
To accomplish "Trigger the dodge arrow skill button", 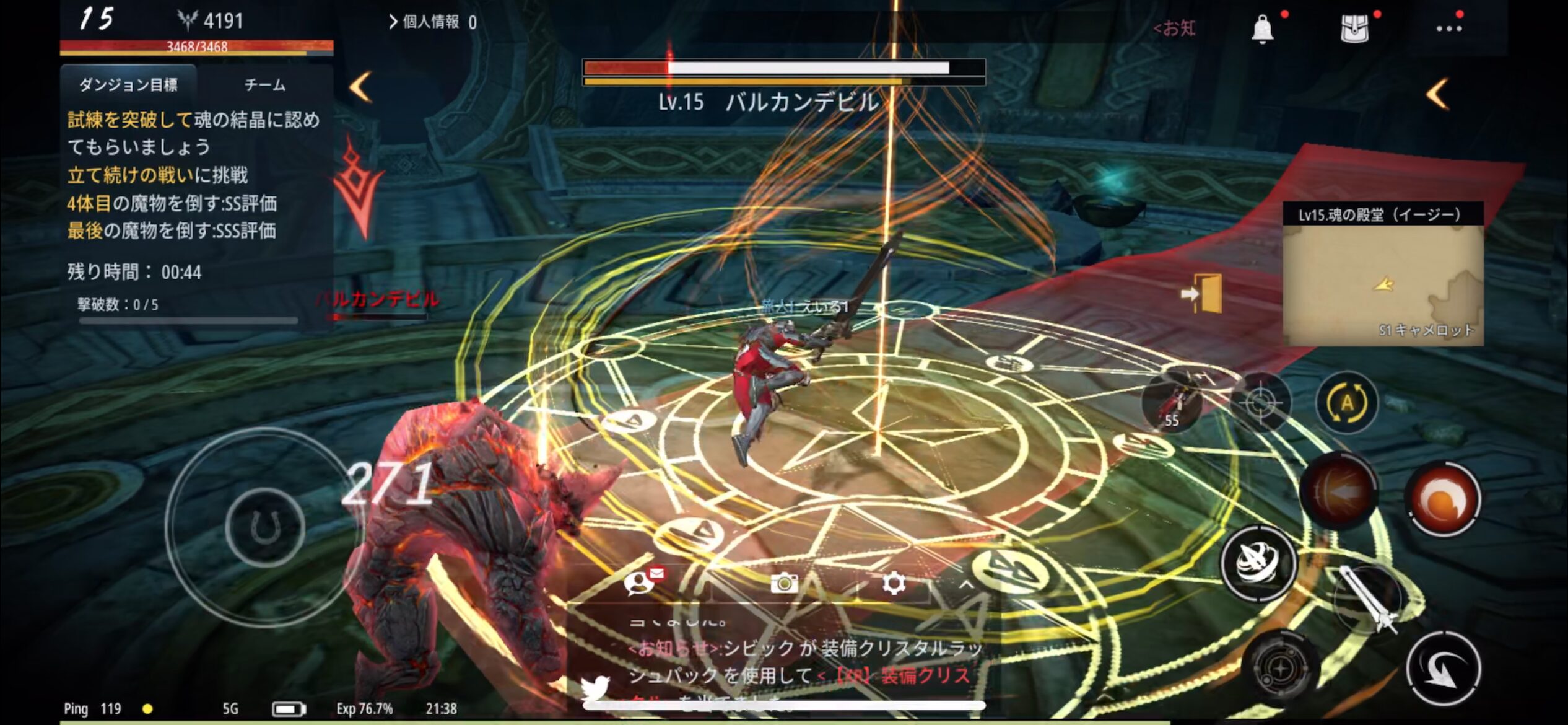I will tap(1443, 669).
